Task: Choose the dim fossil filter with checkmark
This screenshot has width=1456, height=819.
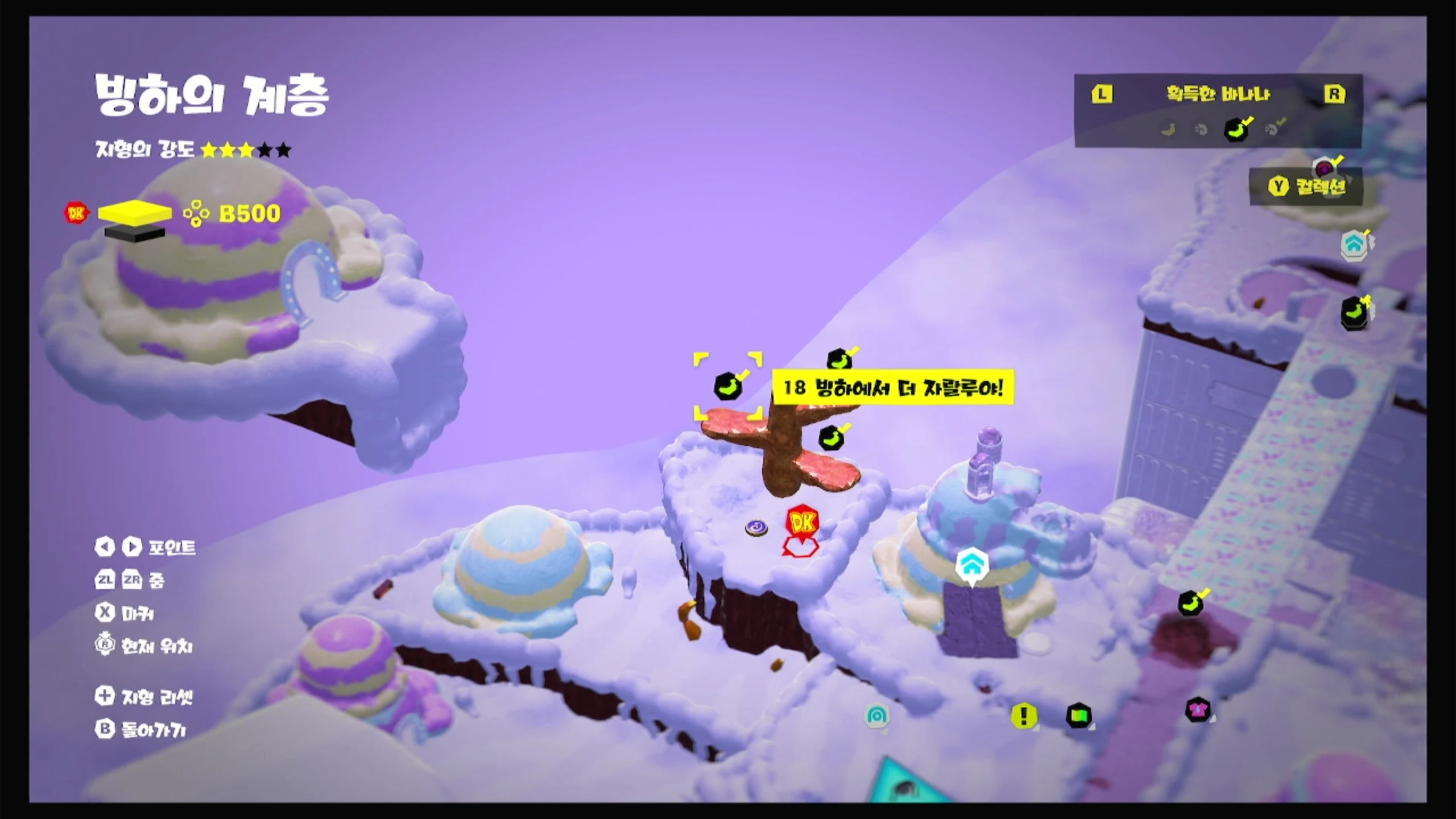Action: [1273, 129]
